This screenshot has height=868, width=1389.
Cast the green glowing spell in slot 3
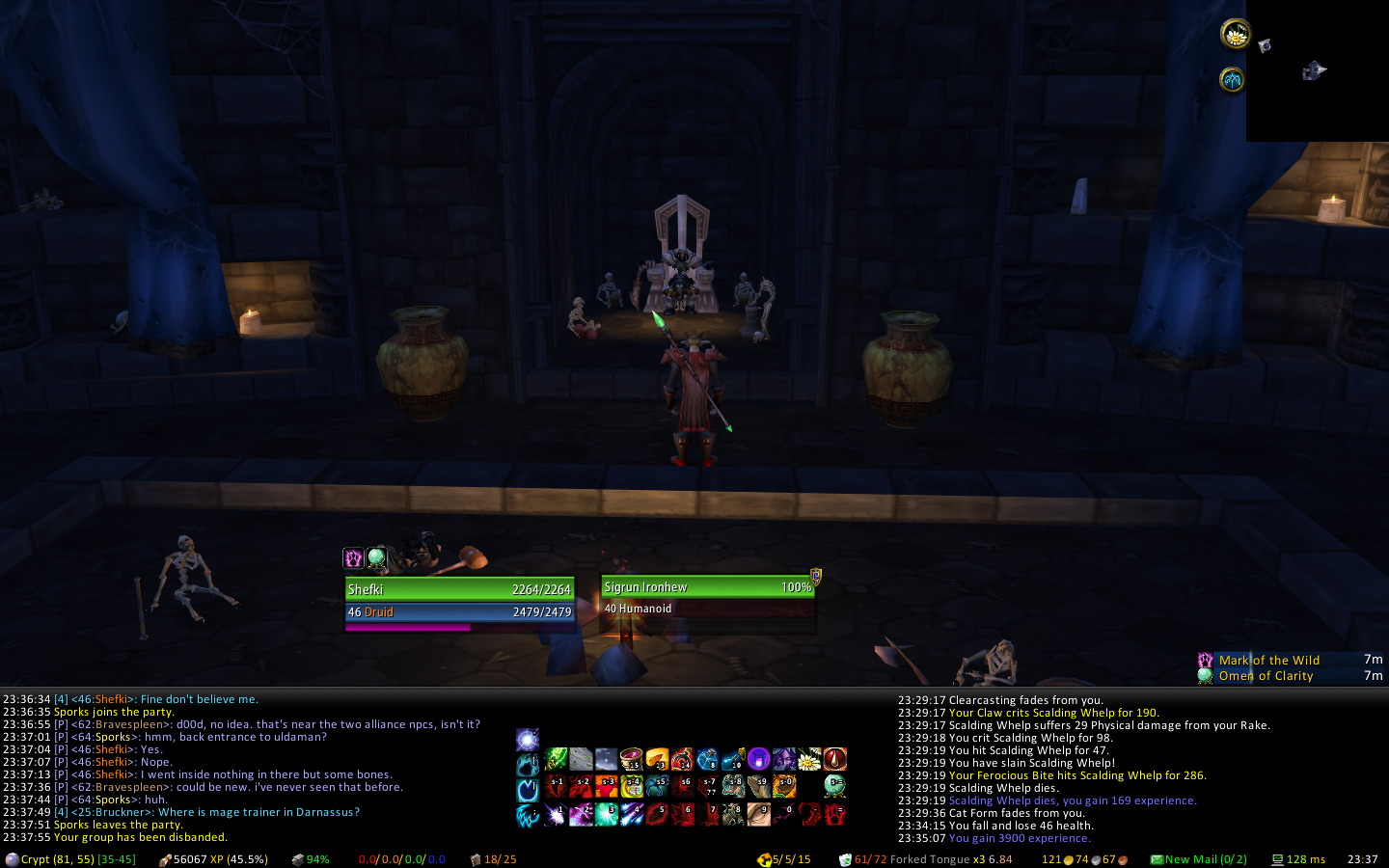607,815
